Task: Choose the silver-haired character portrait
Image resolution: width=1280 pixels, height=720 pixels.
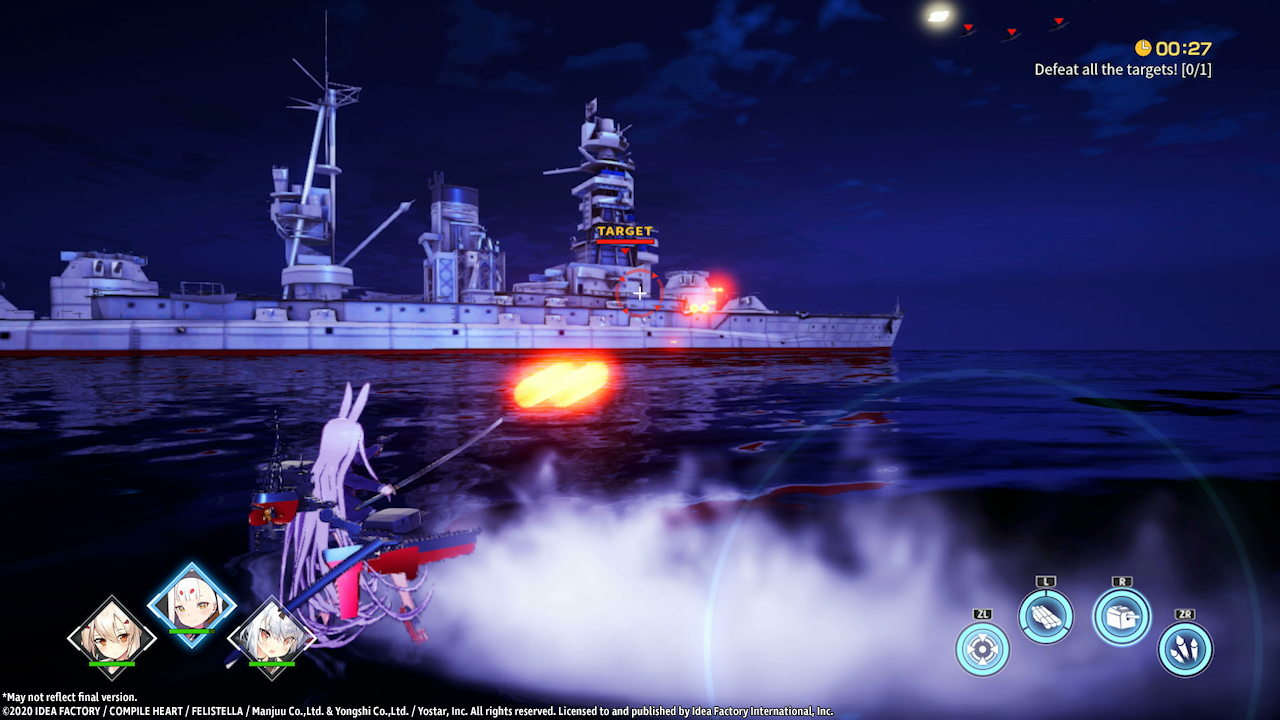Action: 271,636
